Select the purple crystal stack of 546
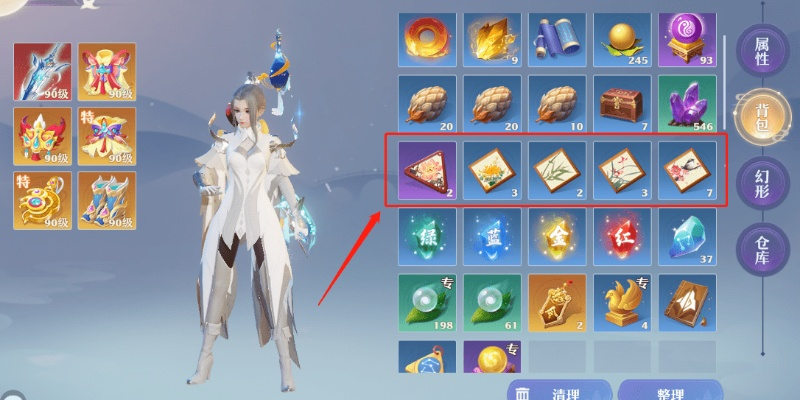The height and width of the screenshot is (400, 800). pyautogui.click(x=687, y=105)
